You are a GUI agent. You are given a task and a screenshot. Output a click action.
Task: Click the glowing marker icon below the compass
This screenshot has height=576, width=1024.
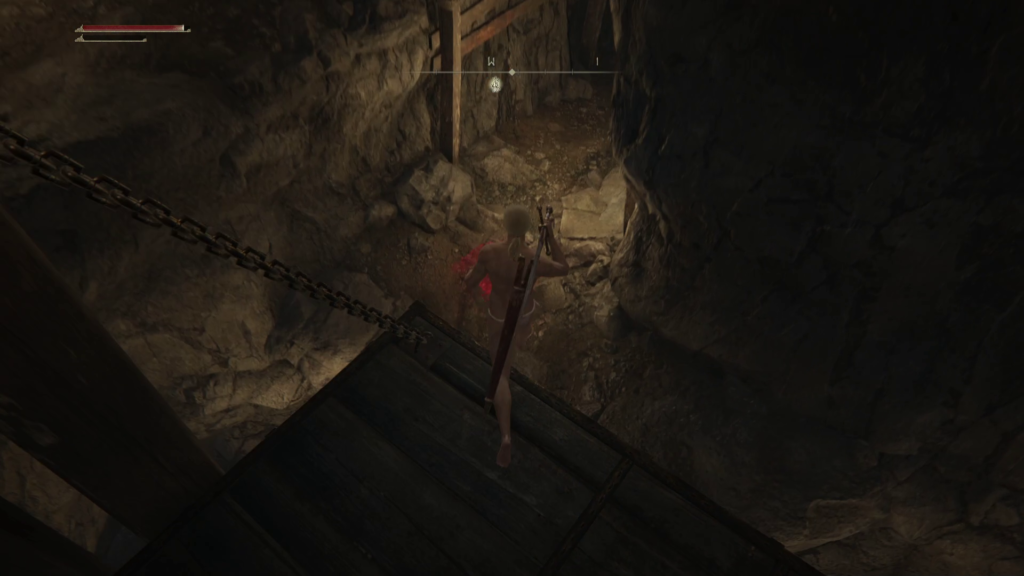coord(495,85)
